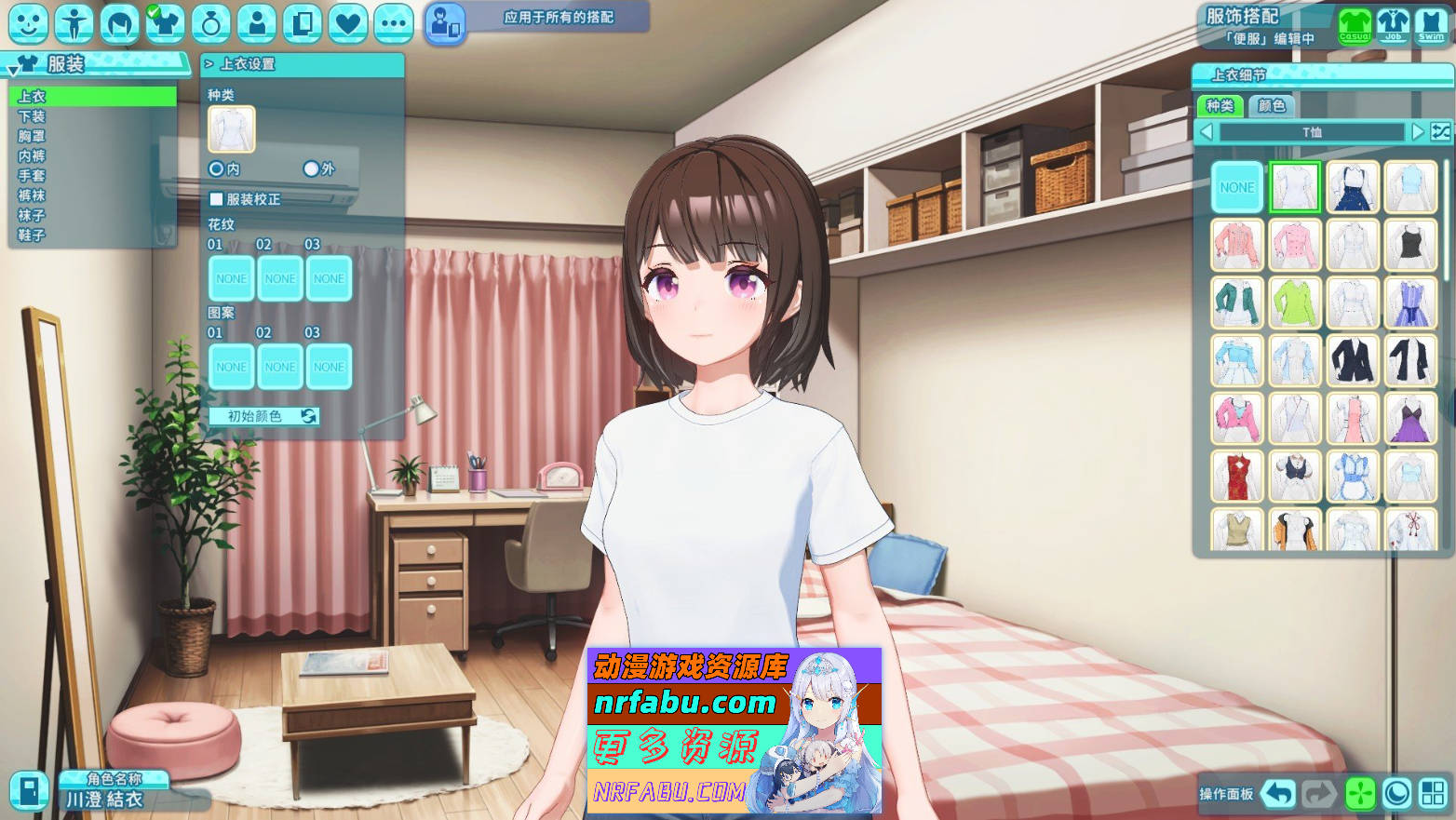Open the face editing panel icon
Image resolution: width=1456 pixels, height=820 pixels.
pos(29,24)
